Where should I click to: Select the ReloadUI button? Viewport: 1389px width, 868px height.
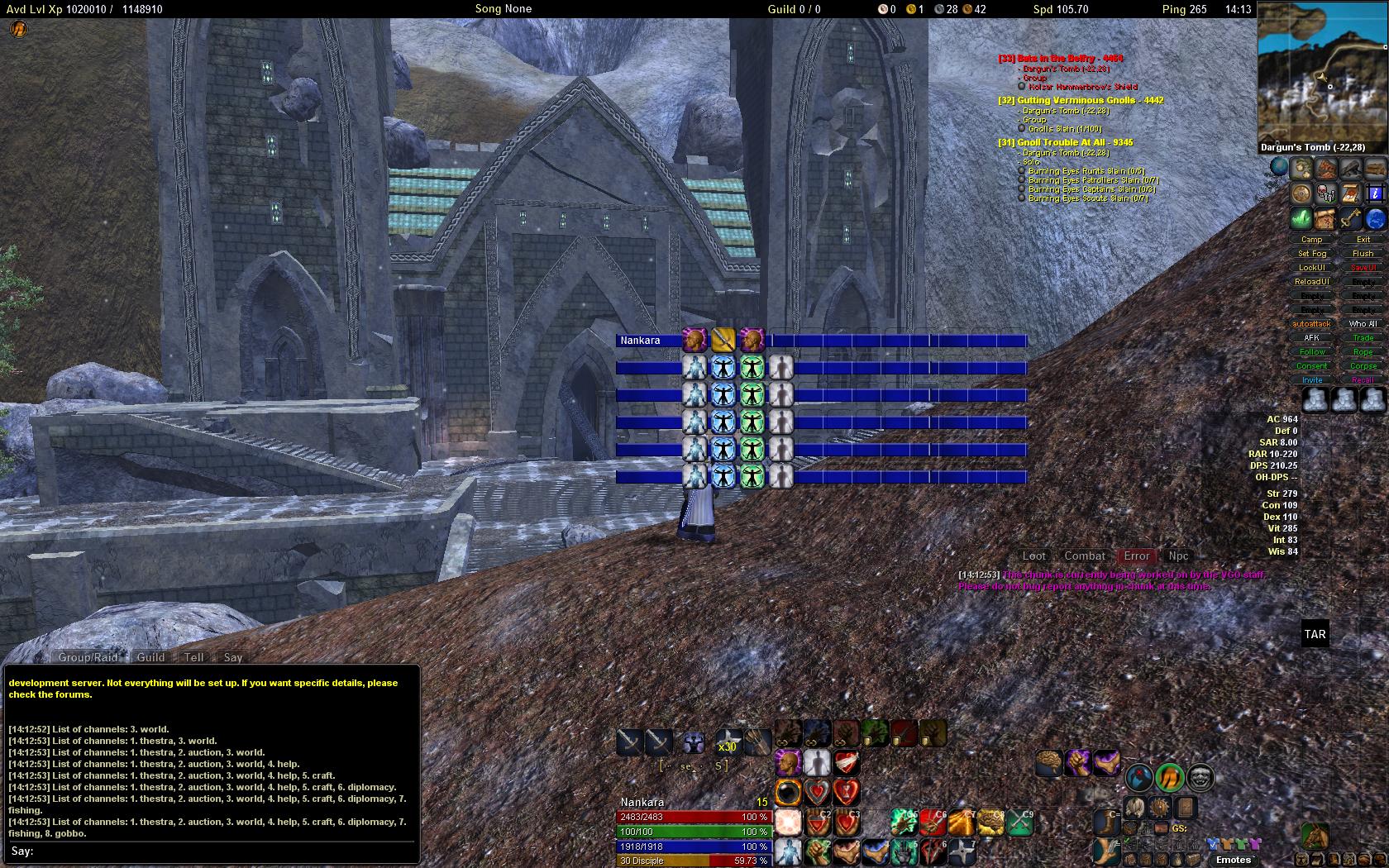point(1312,282)
